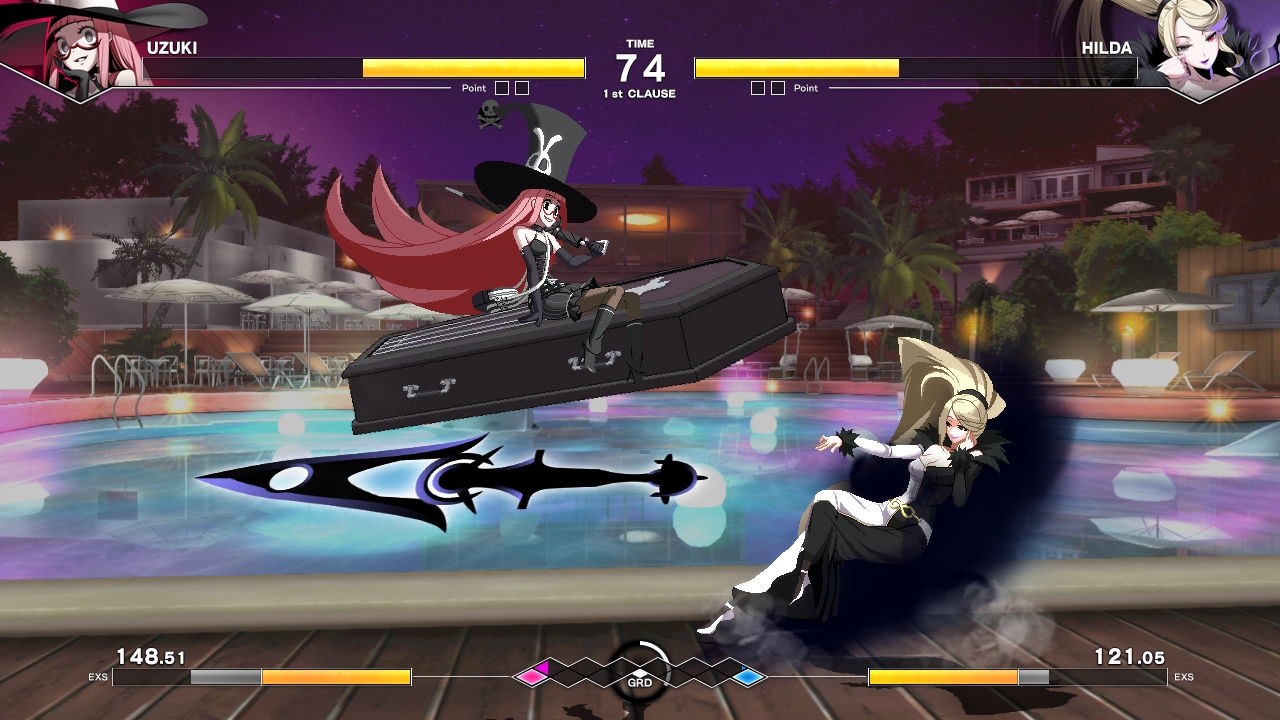Click the TIME label above the counter
The width and height of the screenshot is (1280, 720).
pyautogui.click(x=639, y=44)
